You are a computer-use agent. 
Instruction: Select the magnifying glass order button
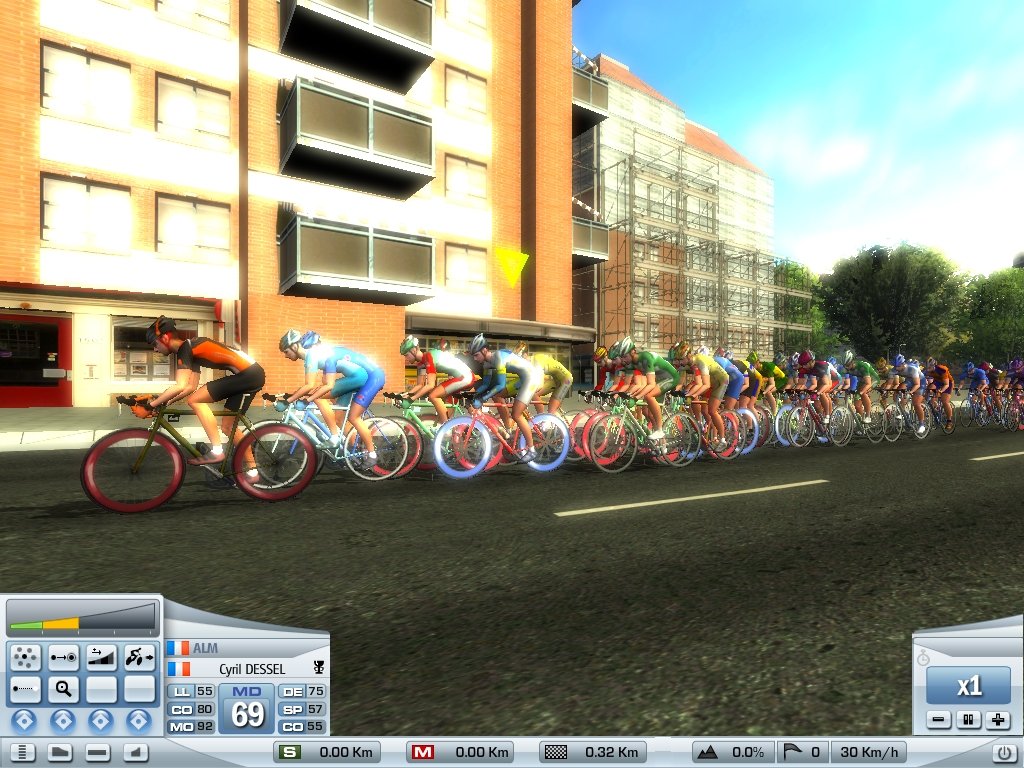click(x=63, y=689)
